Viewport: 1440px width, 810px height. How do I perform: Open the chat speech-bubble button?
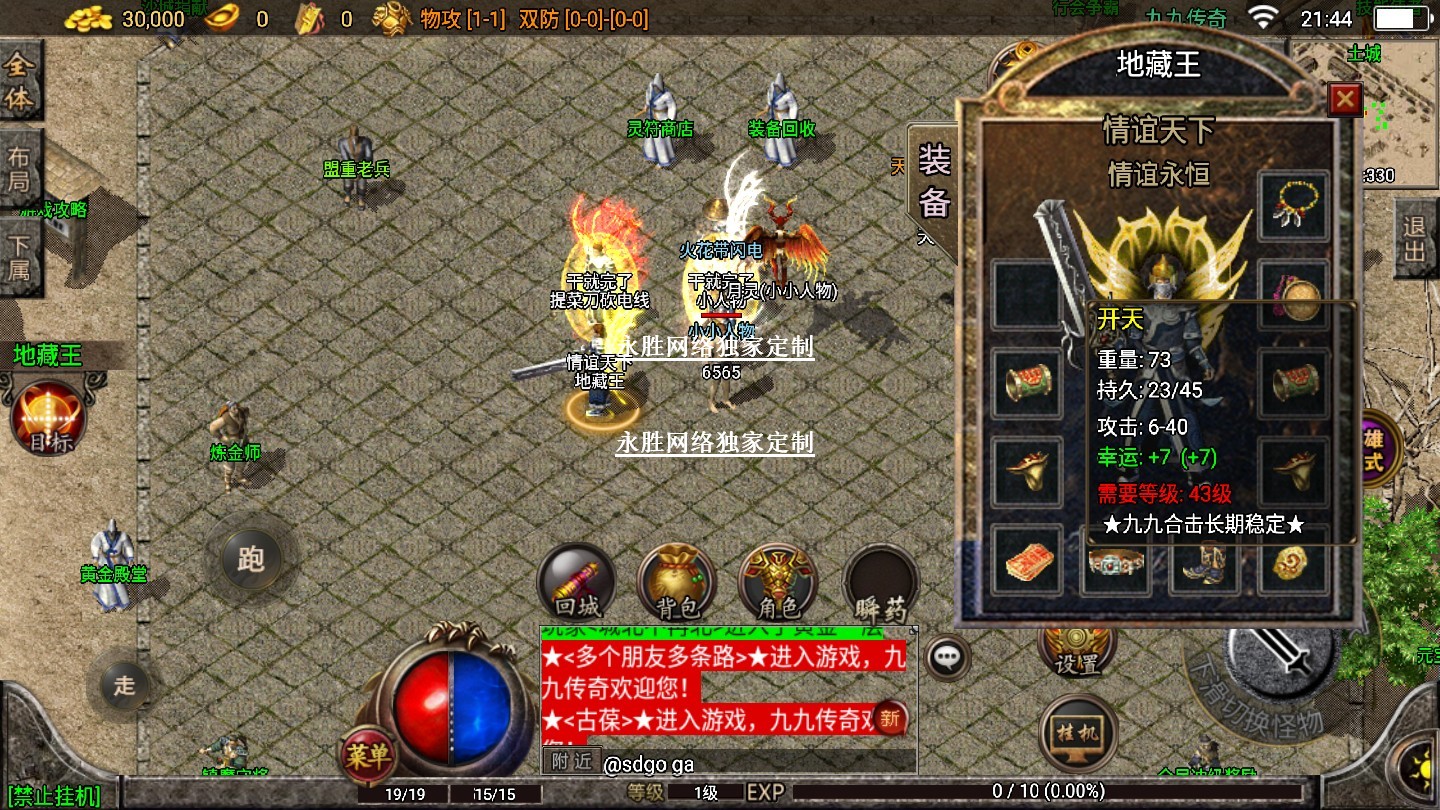tap(946, 657)
